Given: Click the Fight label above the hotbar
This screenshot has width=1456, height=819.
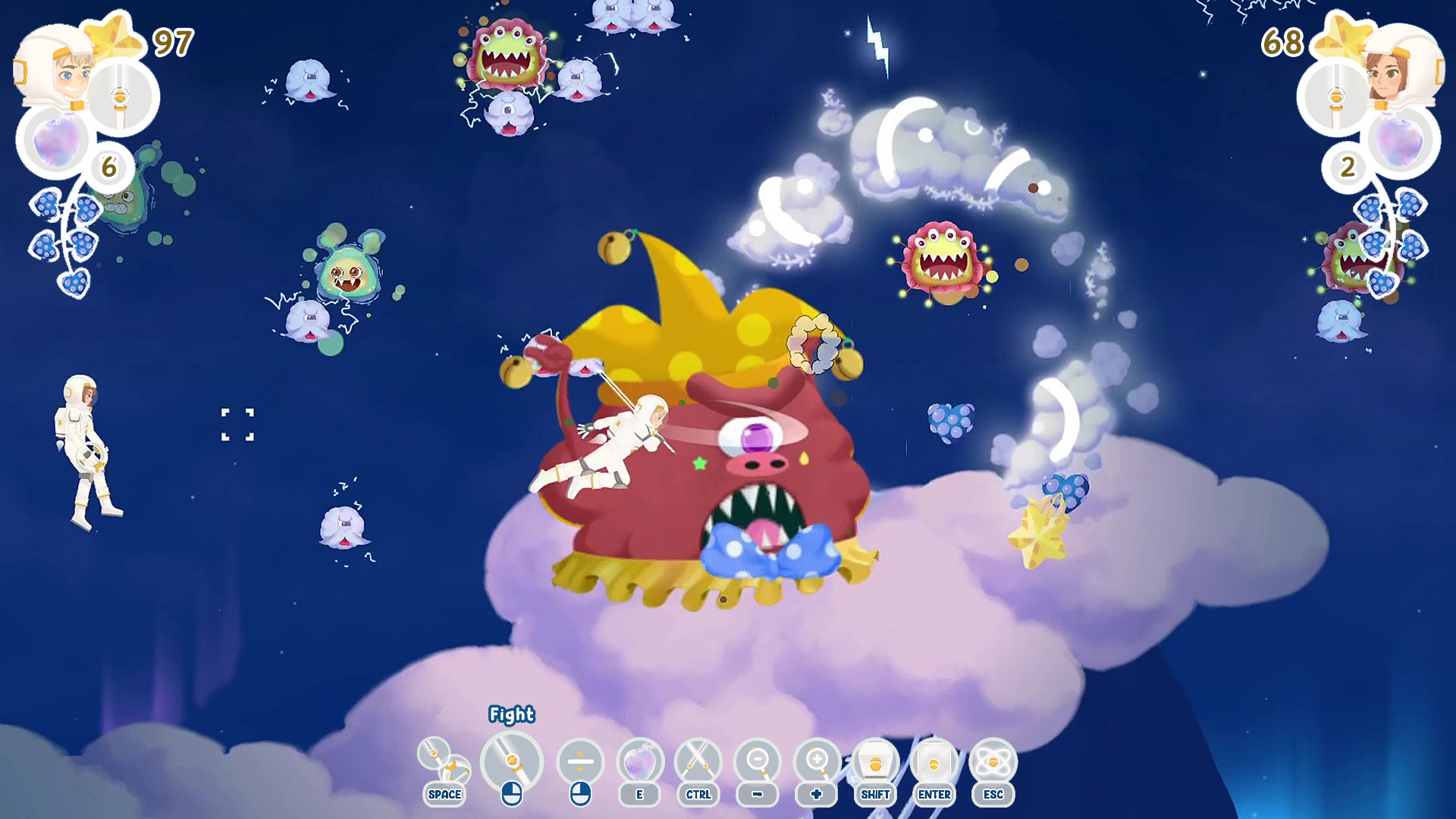Looking at the screenshot, I should coord(512,714).
